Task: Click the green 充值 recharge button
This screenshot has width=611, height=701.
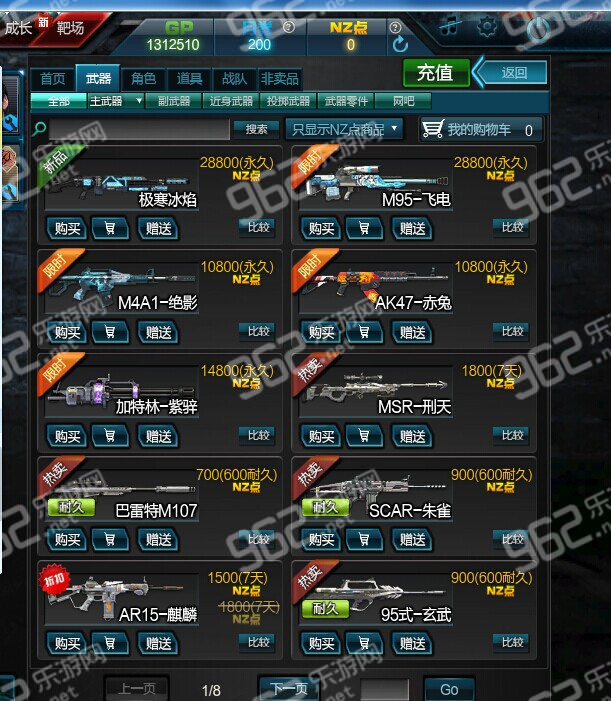Action: point(435,72)
